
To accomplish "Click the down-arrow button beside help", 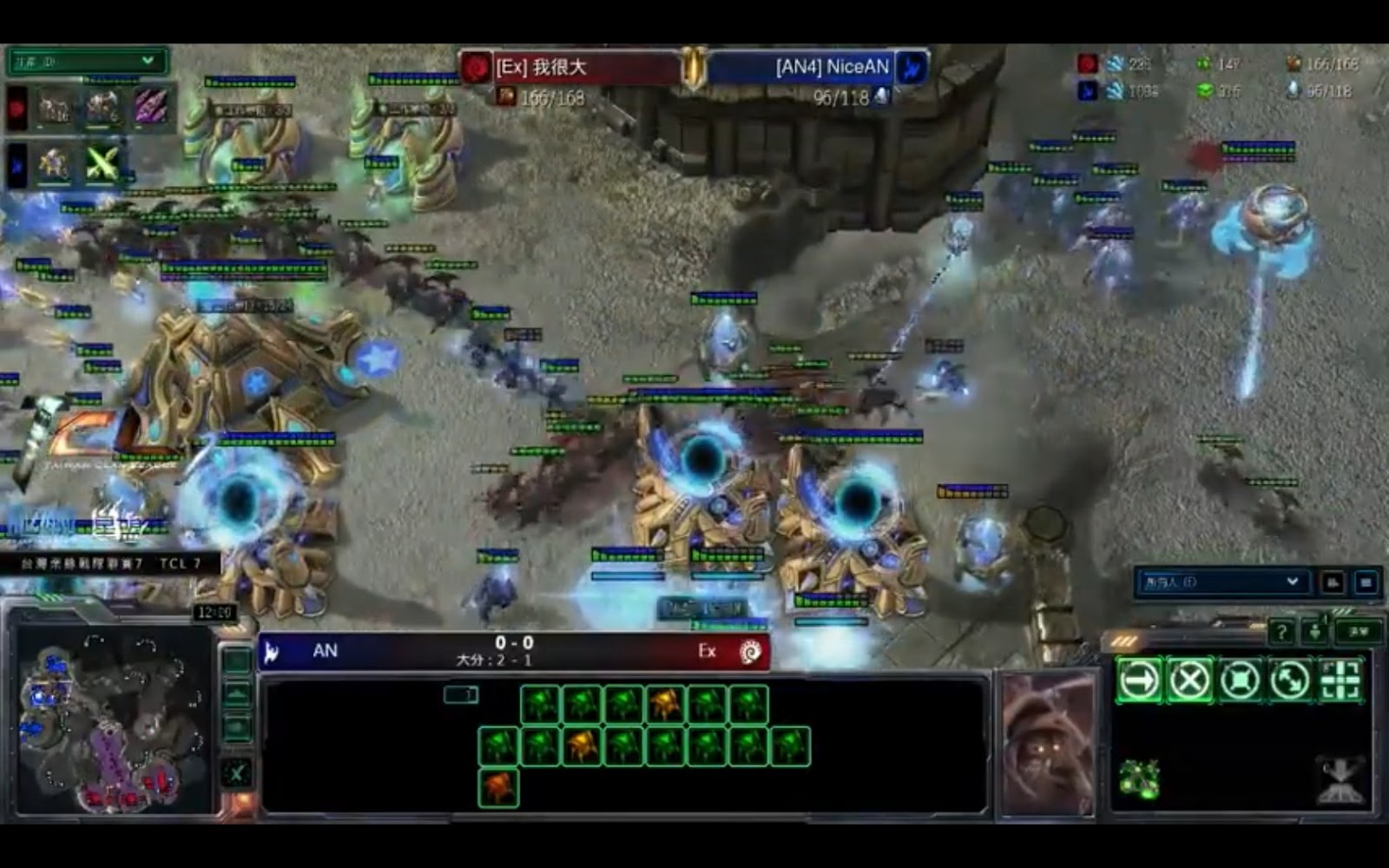I will pos(1315,632).
